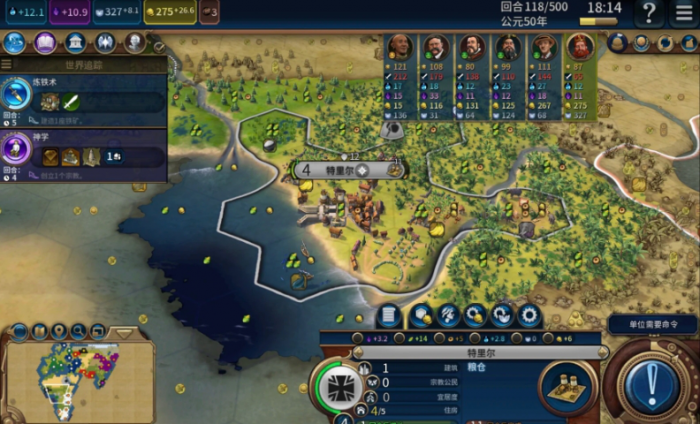Select the red-crowned leader portrait

point(579,47)
